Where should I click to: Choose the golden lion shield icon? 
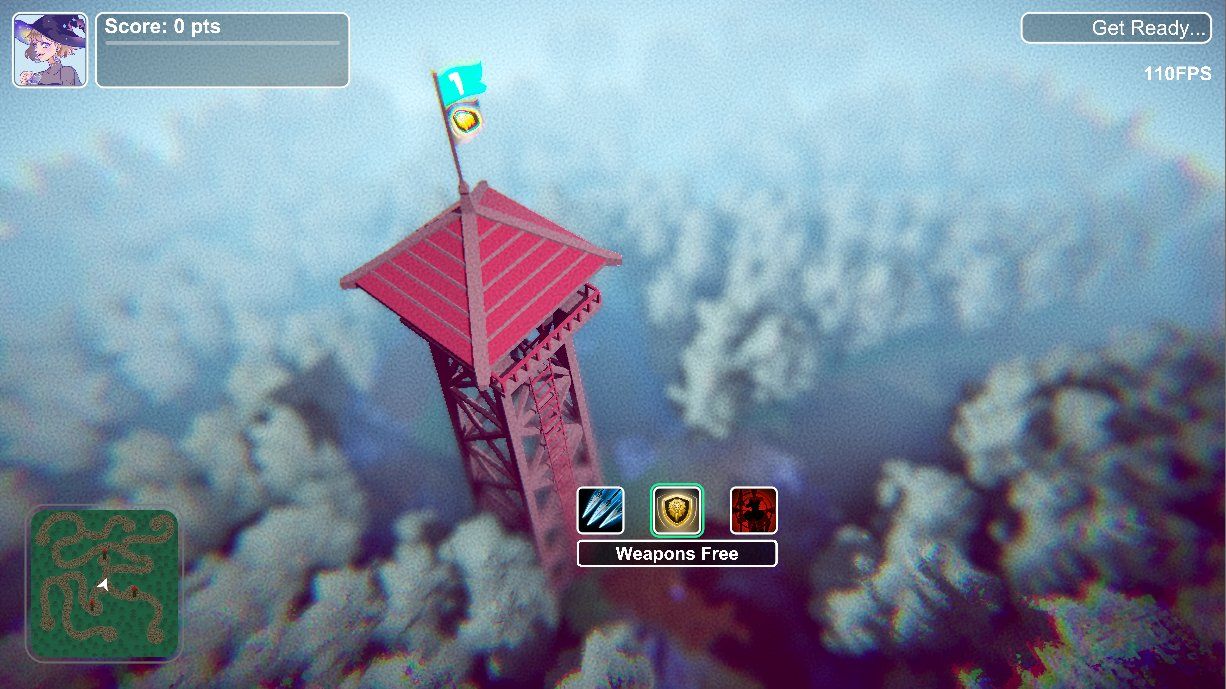pyautogui.click(x=677, y=510)
